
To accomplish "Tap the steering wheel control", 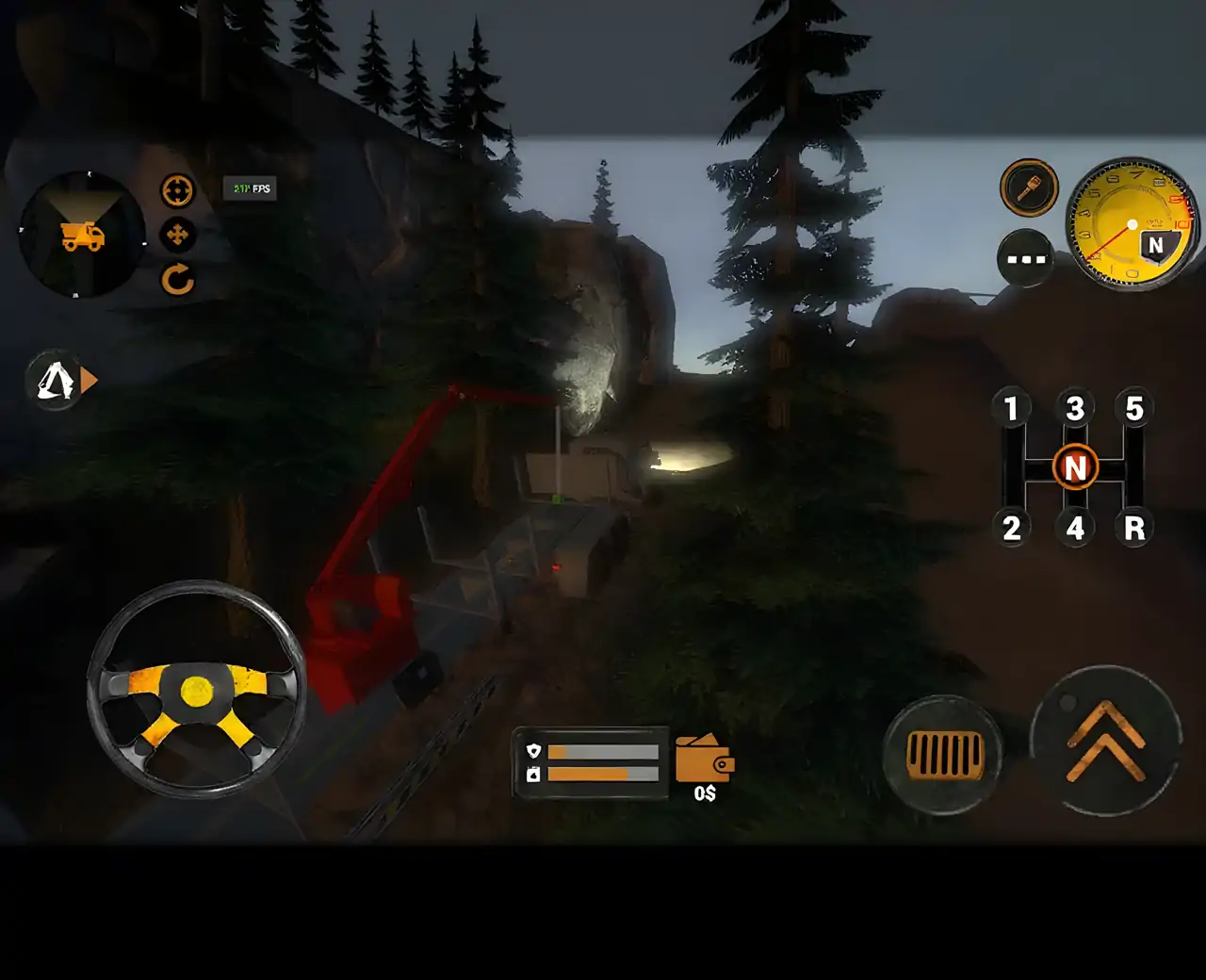I will click(x=196, y=690).
